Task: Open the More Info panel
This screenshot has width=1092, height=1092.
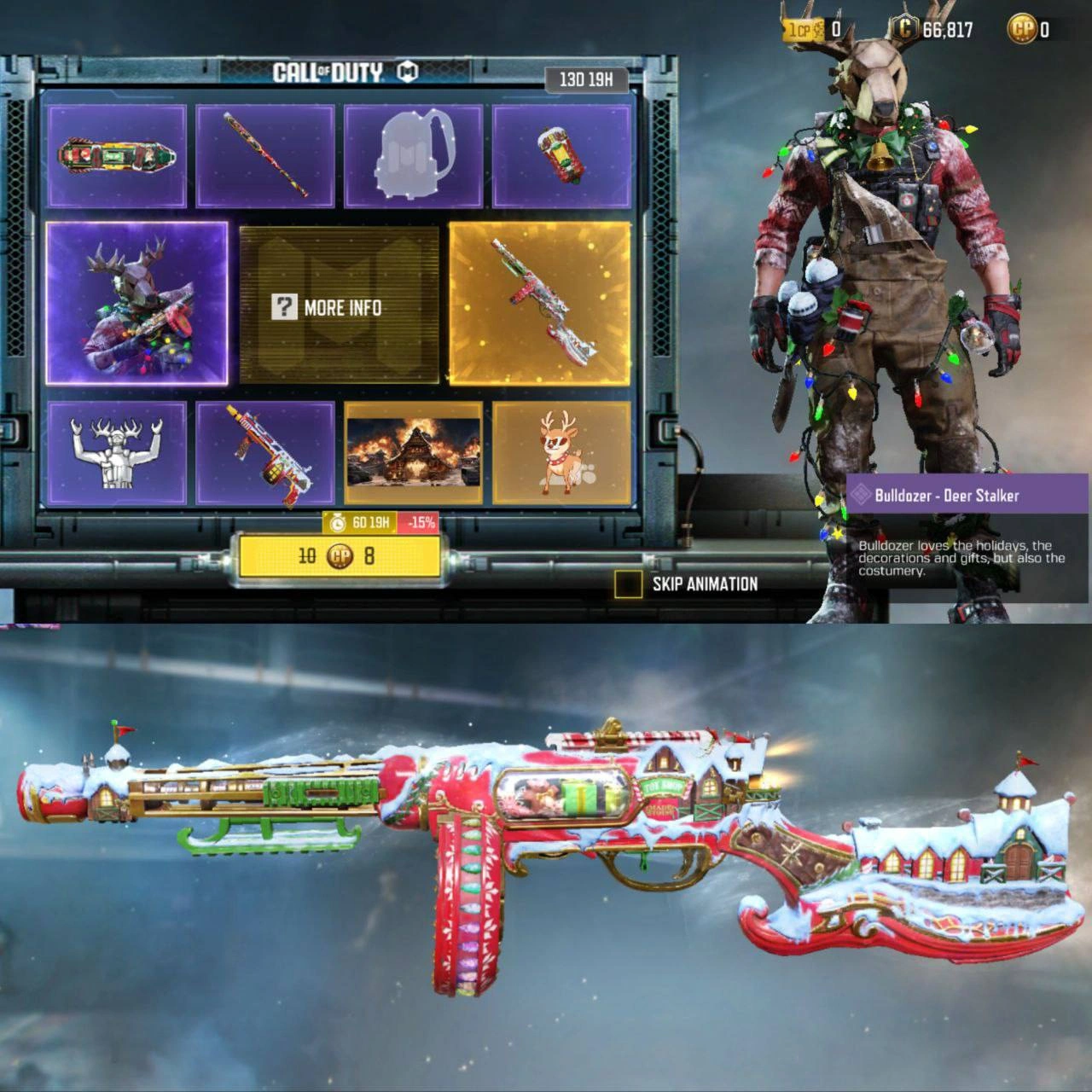Action: (339, 307)
